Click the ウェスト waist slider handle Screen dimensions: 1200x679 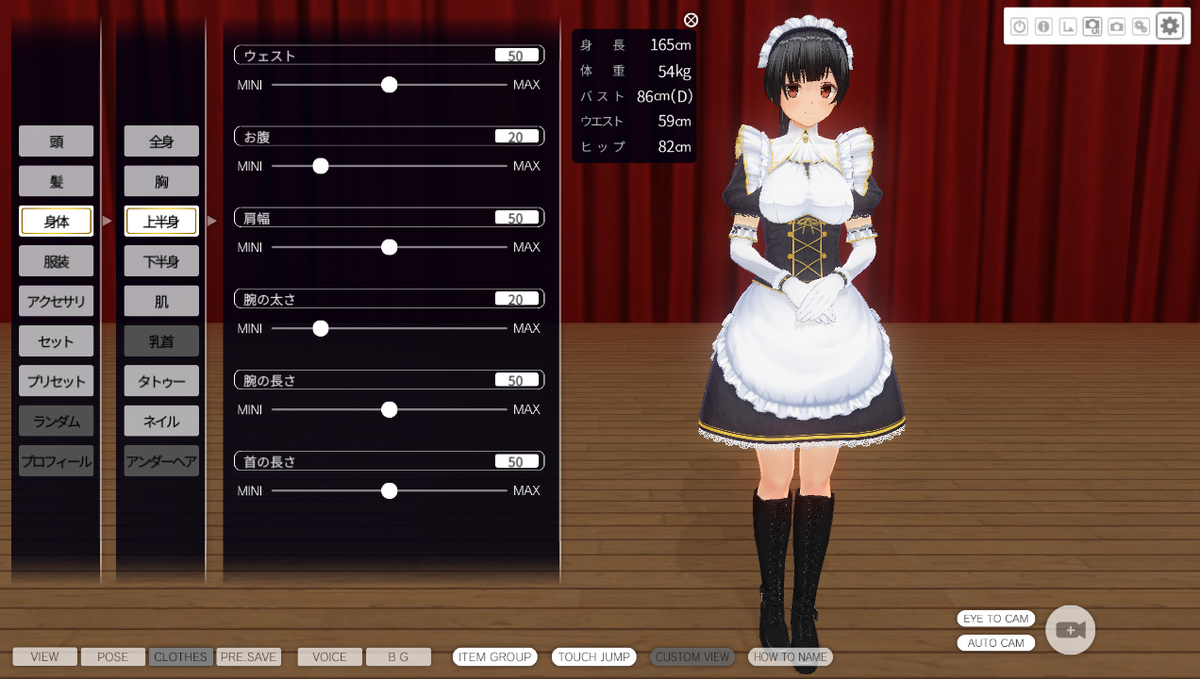pos(389,85)
